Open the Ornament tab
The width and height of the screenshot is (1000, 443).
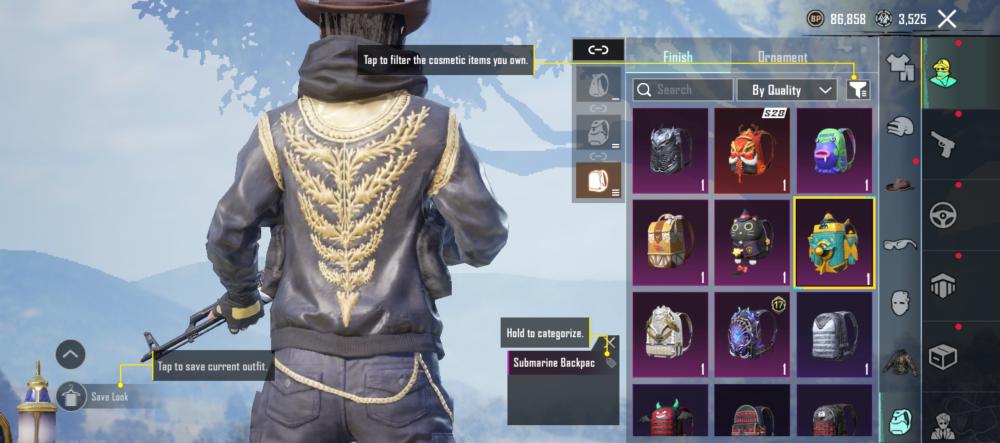(x=783, y=57)
